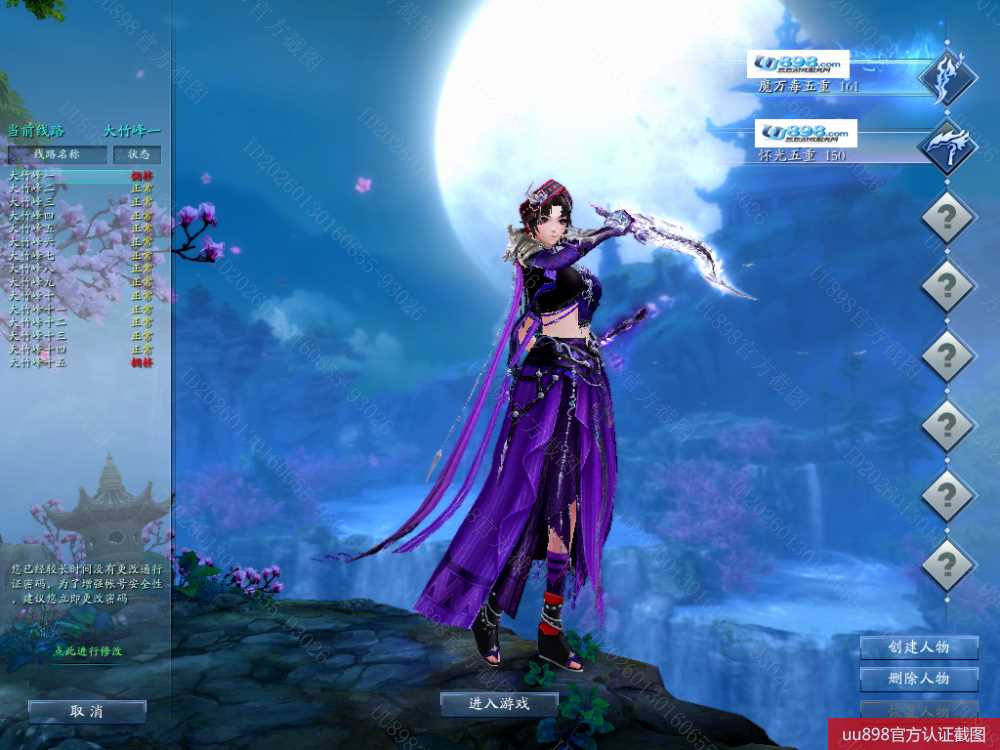Viewport: 1000px width, 750px height.
Task: Click 创建人物 to create a character
Action: click(918, 647)
